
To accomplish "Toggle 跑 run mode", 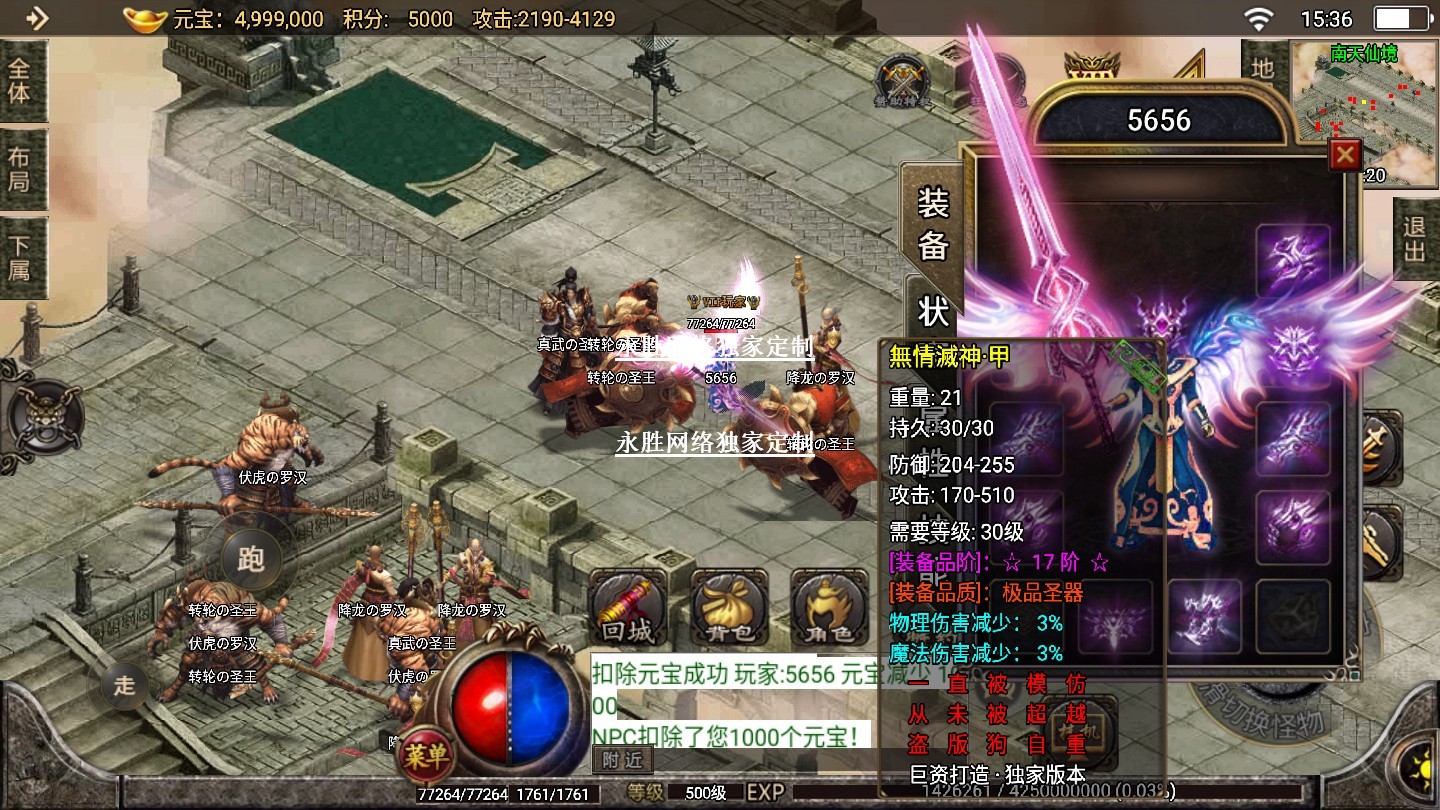I will coord(251,559).
